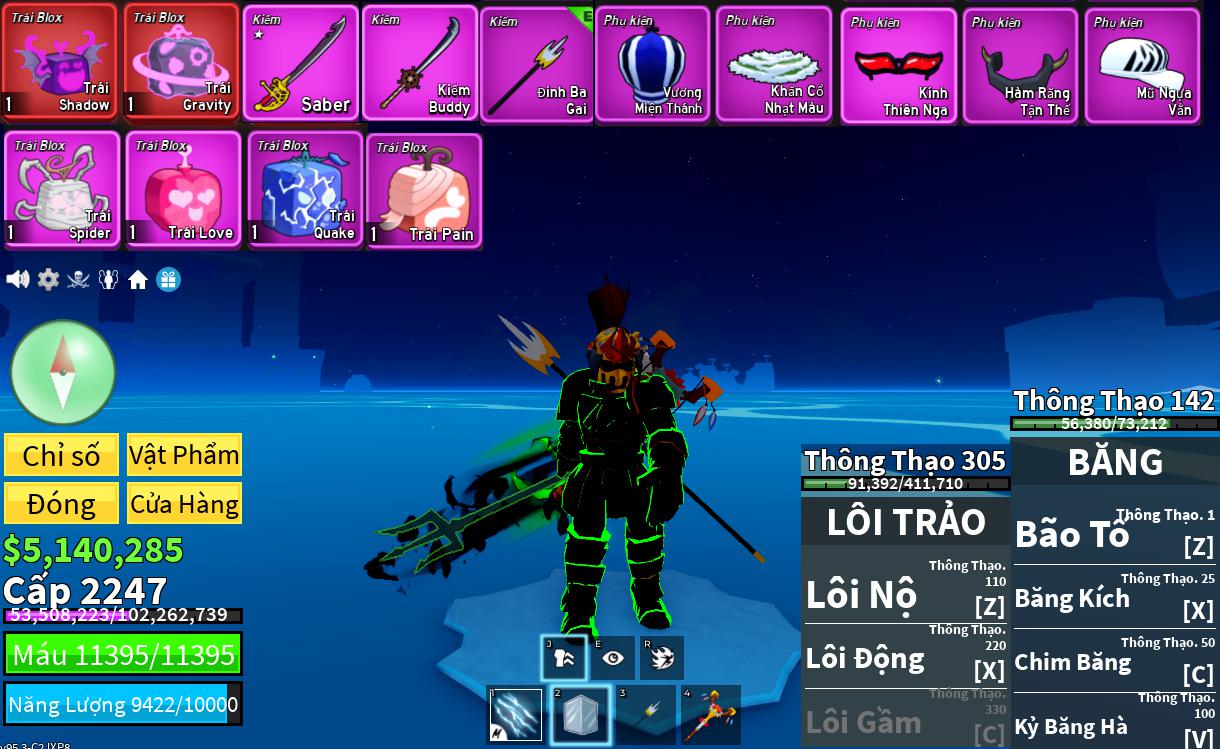Click the Trái Quake fruit slot

[x=305, y=189]
